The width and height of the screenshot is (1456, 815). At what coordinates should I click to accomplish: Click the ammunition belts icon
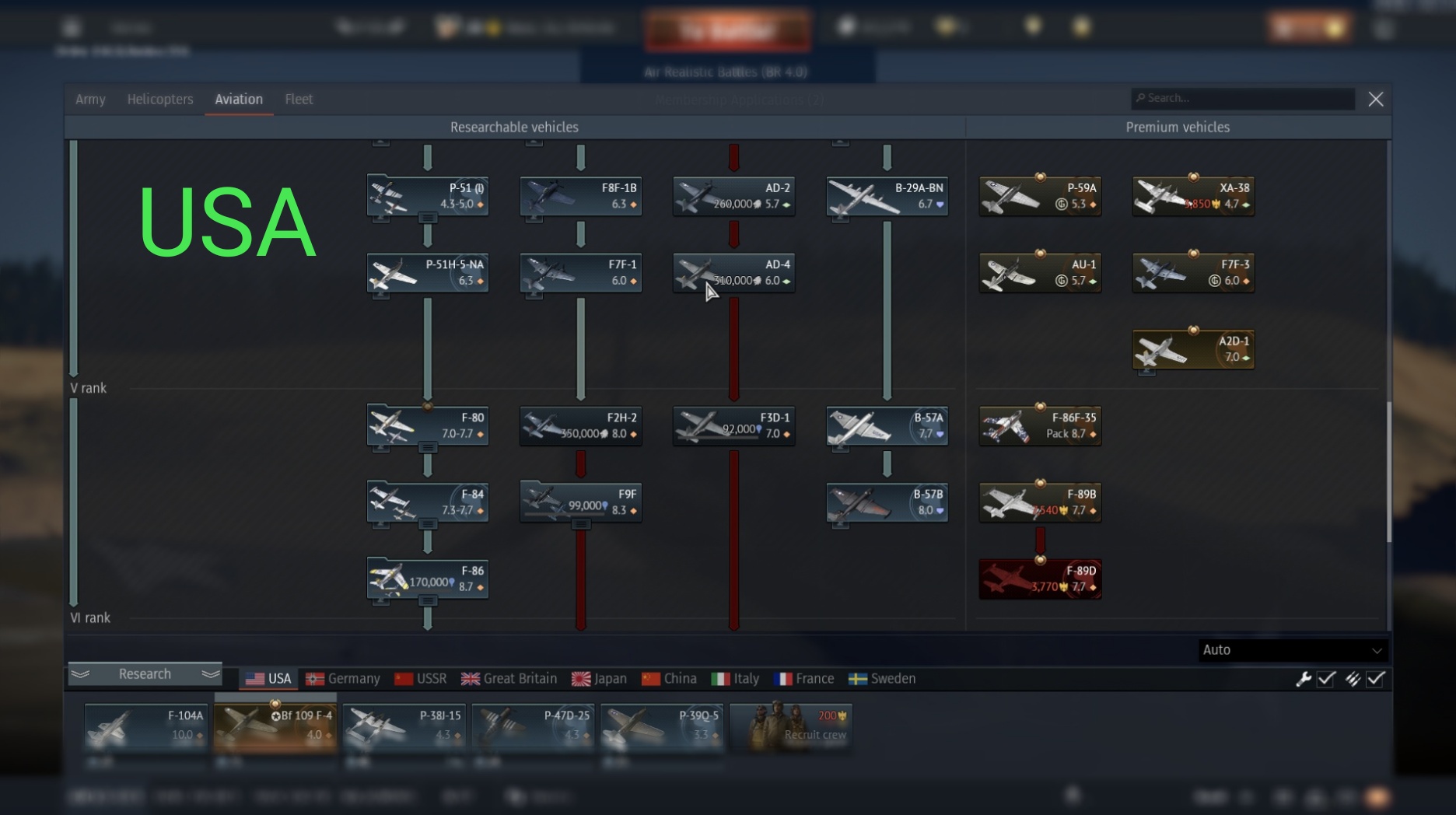(x=1351, y=679)
